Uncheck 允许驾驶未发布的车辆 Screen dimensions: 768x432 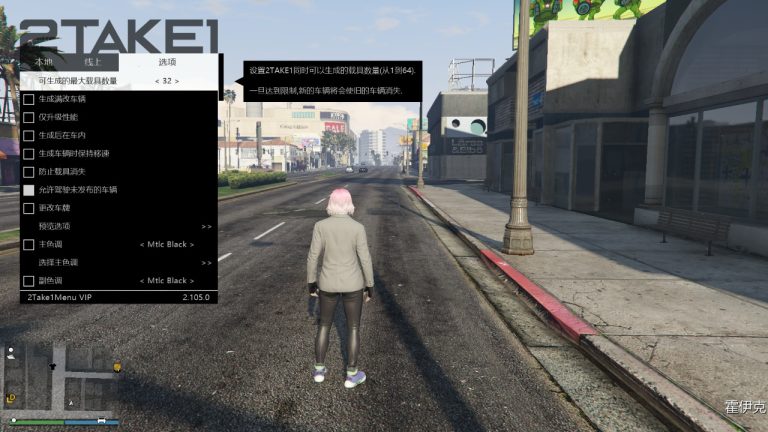pyautogui.click(x=29, y=190)
